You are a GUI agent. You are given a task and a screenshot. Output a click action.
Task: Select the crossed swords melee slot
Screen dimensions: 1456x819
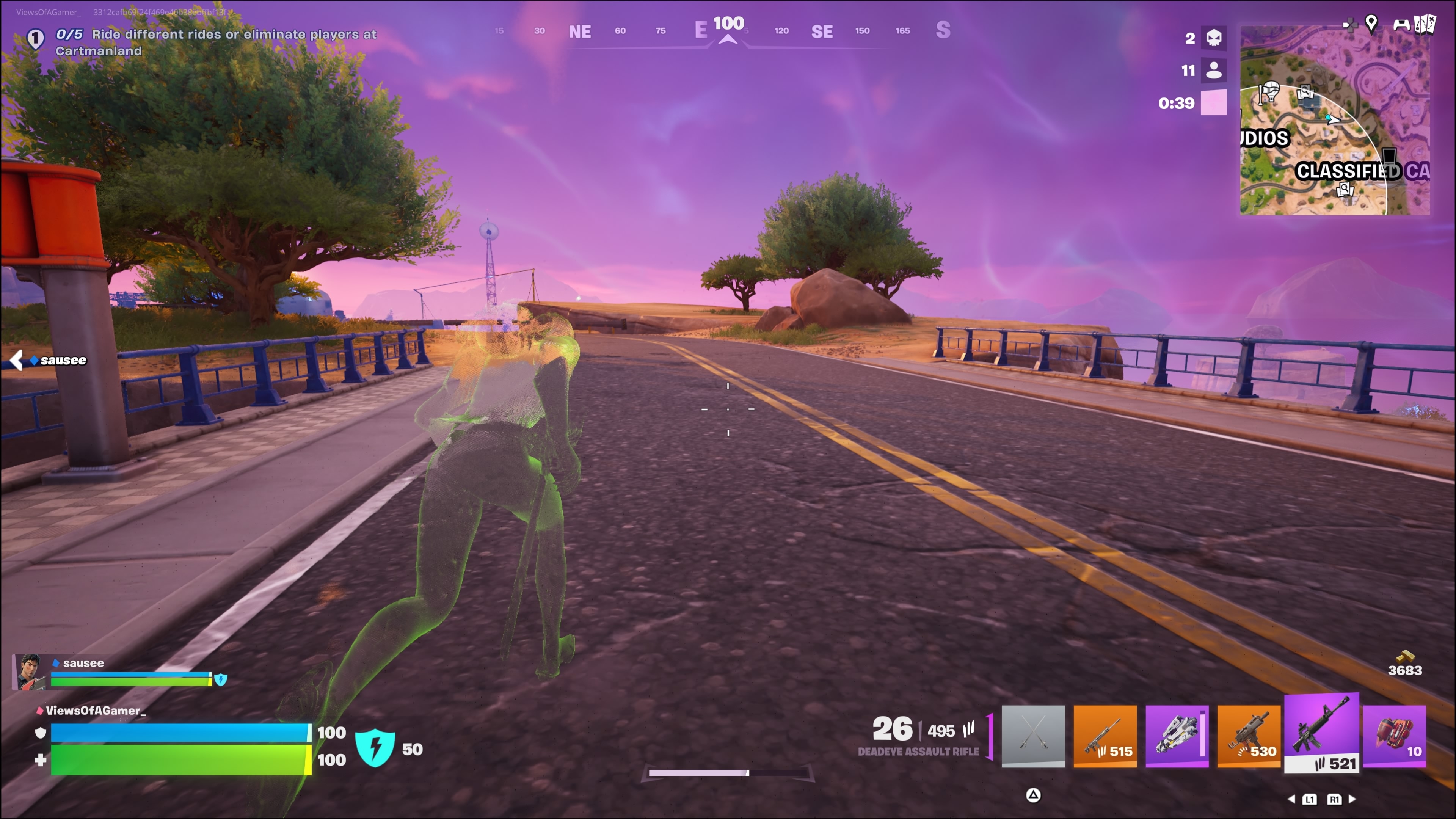click(1032, 735)
